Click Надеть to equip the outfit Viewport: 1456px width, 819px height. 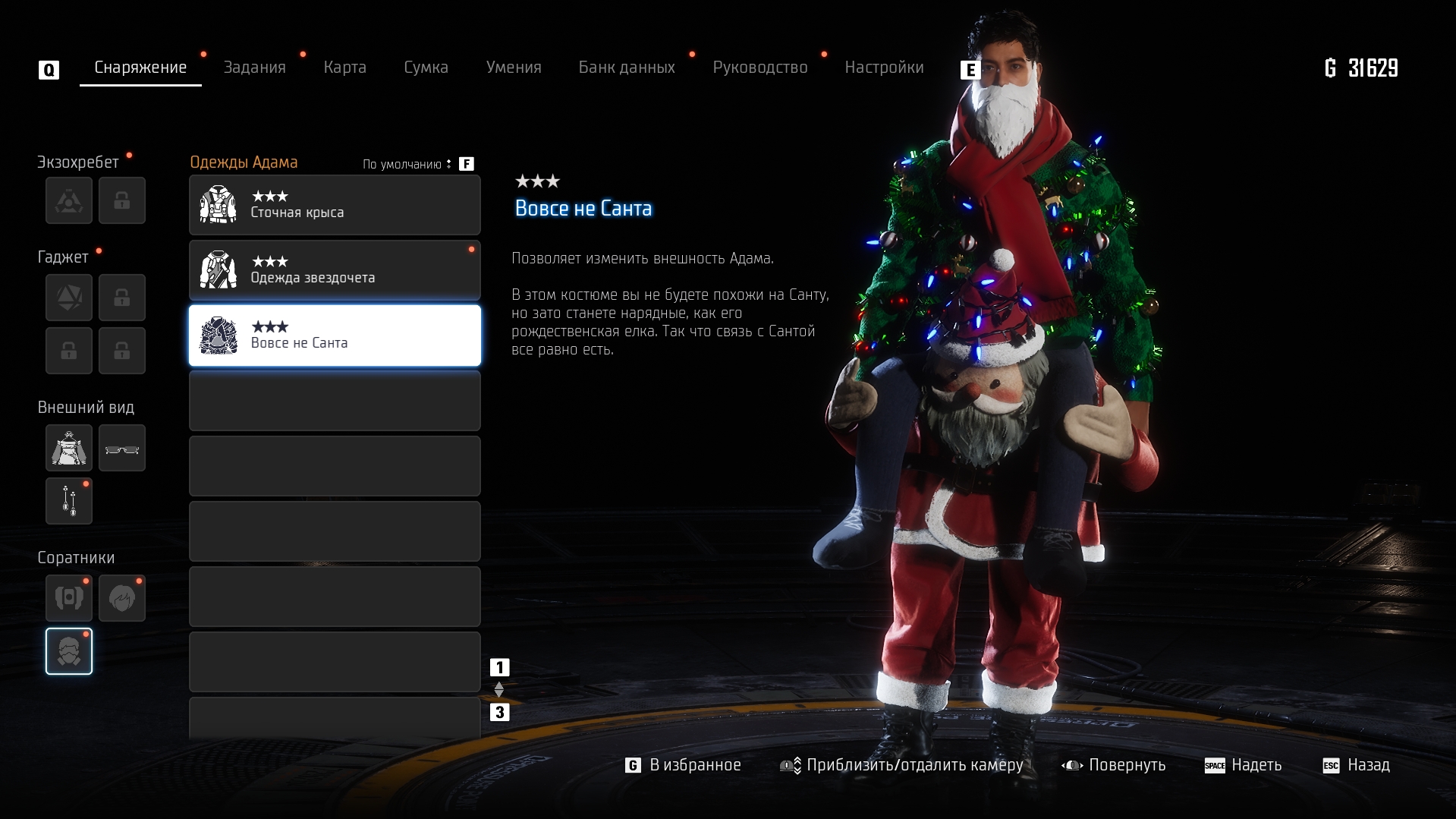1244,765
